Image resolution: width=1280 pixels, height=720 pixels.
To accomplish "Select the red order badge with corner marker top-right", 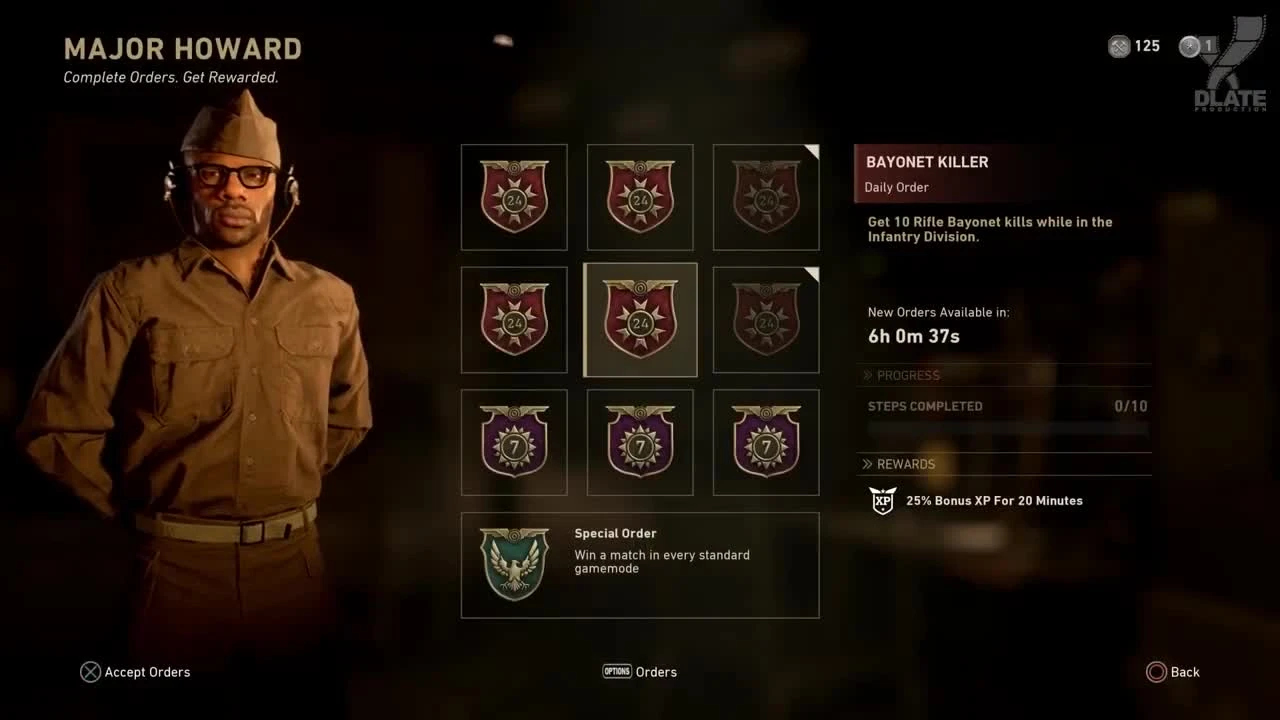I will [x=766, y=197].
